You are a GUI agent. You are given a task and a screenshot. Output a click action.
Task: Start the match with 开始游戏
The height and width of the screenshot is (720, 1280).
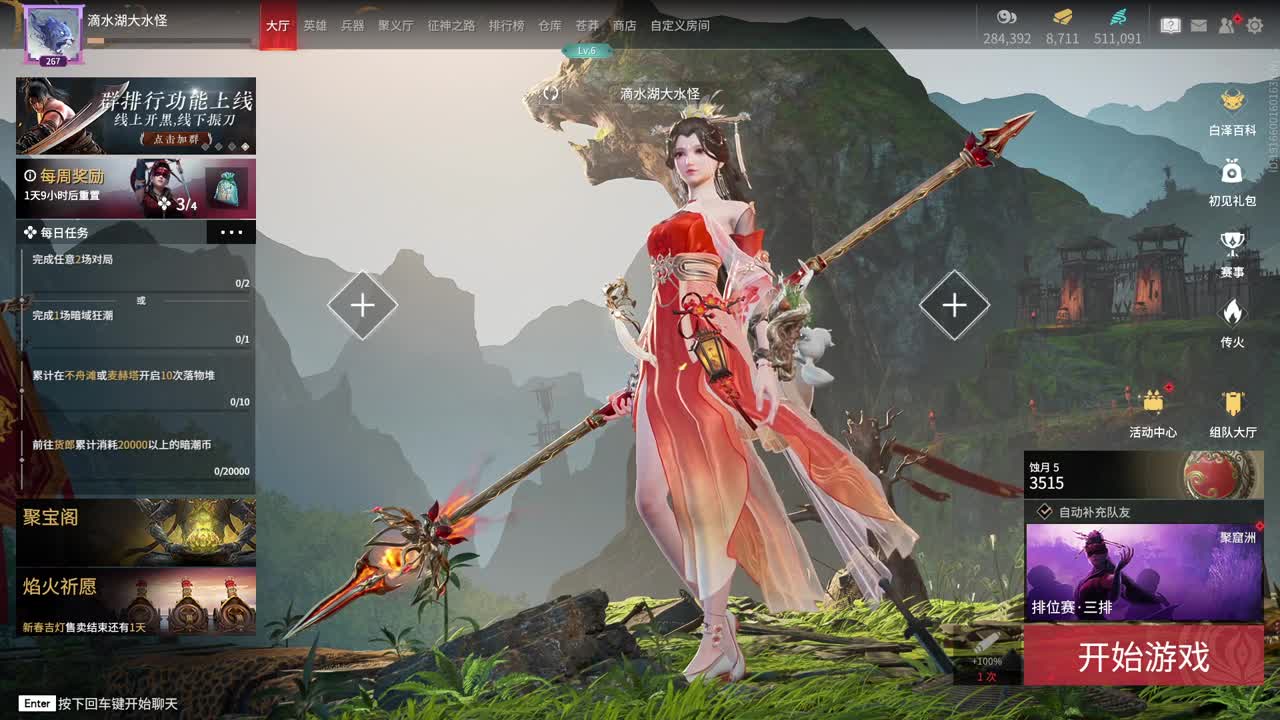(x=1143, y=656)
